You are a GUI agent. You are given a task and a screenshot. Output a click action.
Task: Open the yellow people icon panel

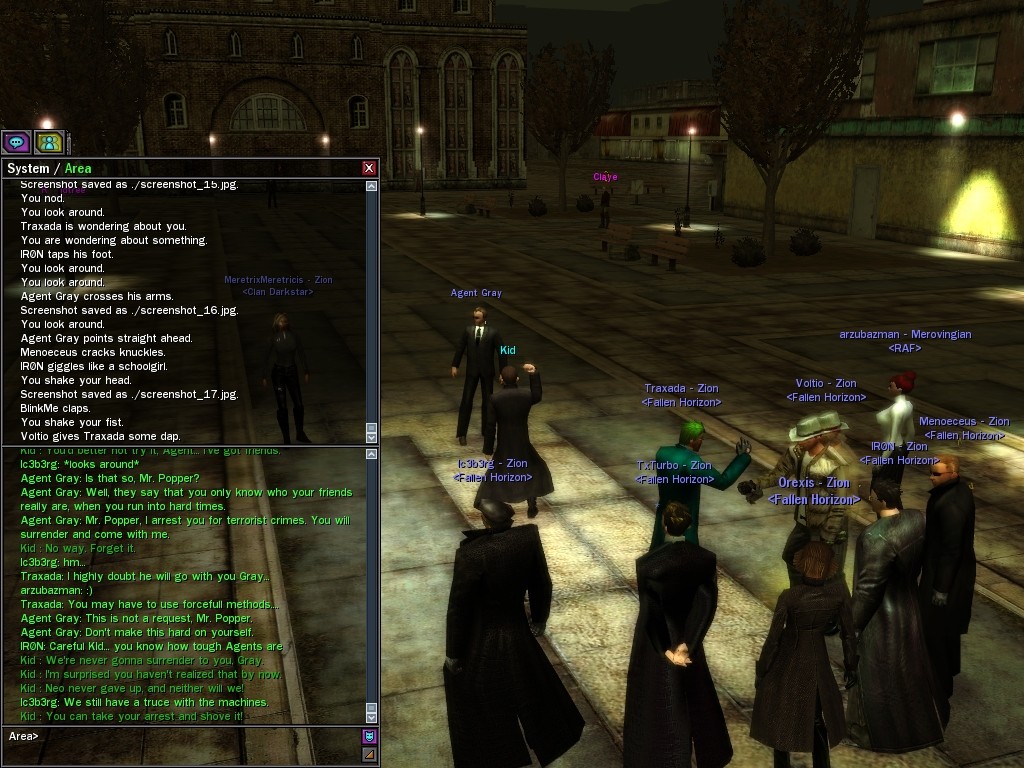tap(48, 142)
